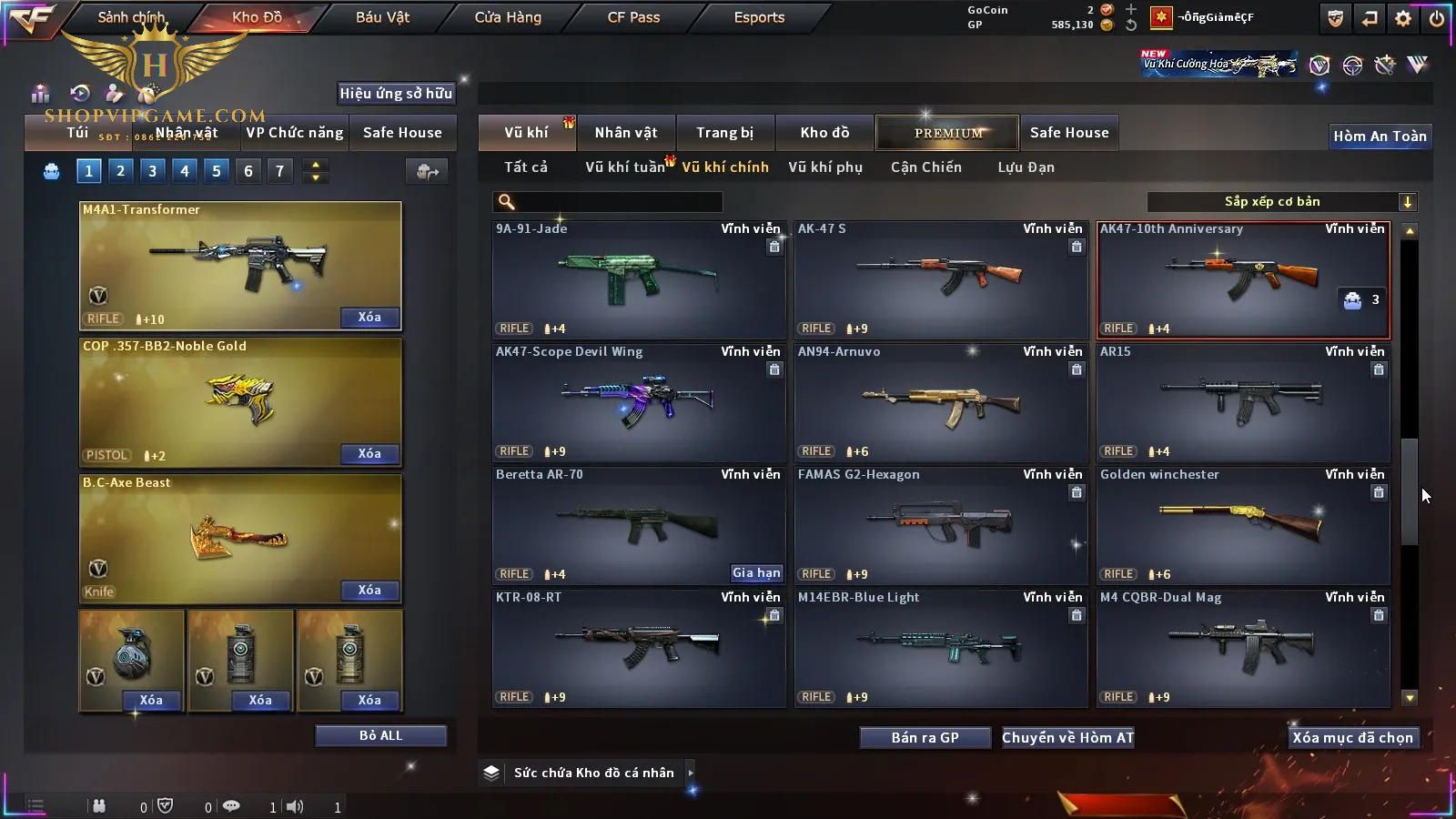Show the Cận Chiến weapons filter
Image resolution: width=1456 pixels, height=819 pixels.
(x=925, y=167)
